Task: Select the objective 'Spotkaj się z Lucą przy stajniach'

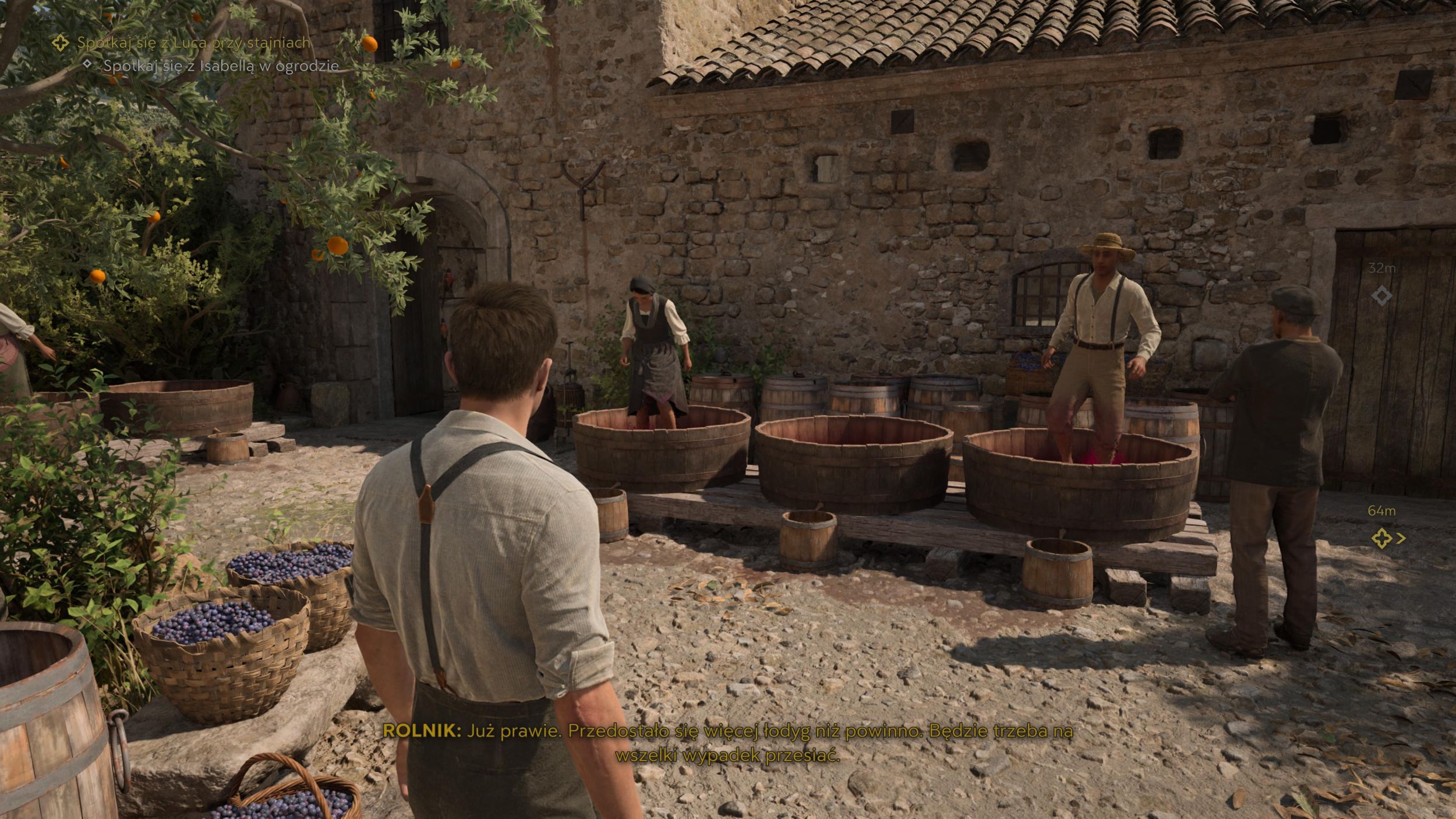Action: (193, 43)
